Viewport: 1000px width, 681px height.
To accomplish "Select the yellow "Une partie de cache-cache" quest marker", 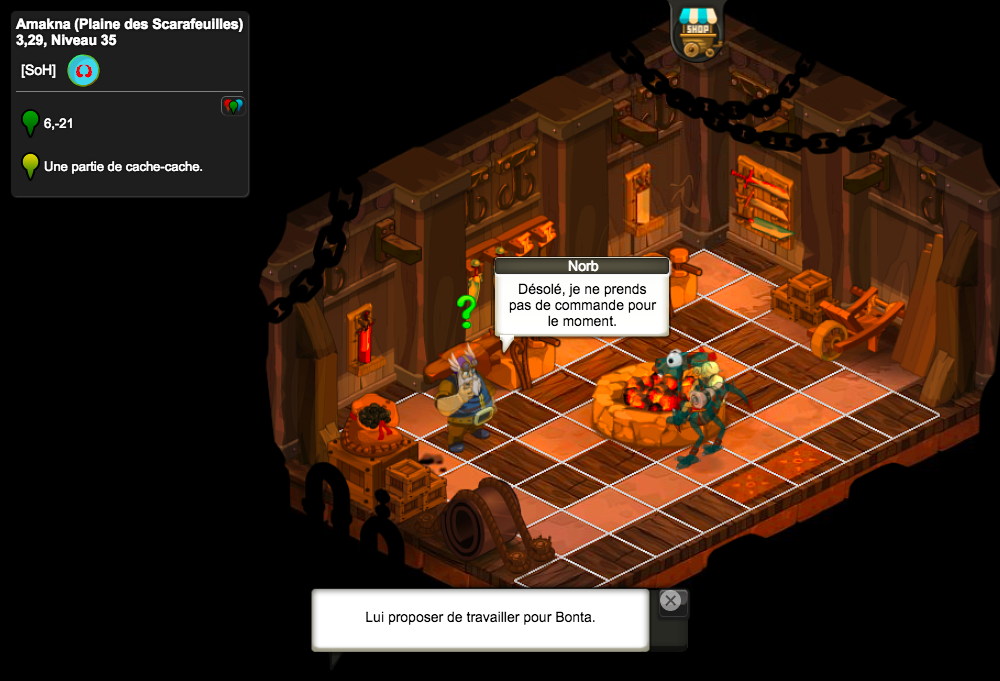I will pos(30,165).
